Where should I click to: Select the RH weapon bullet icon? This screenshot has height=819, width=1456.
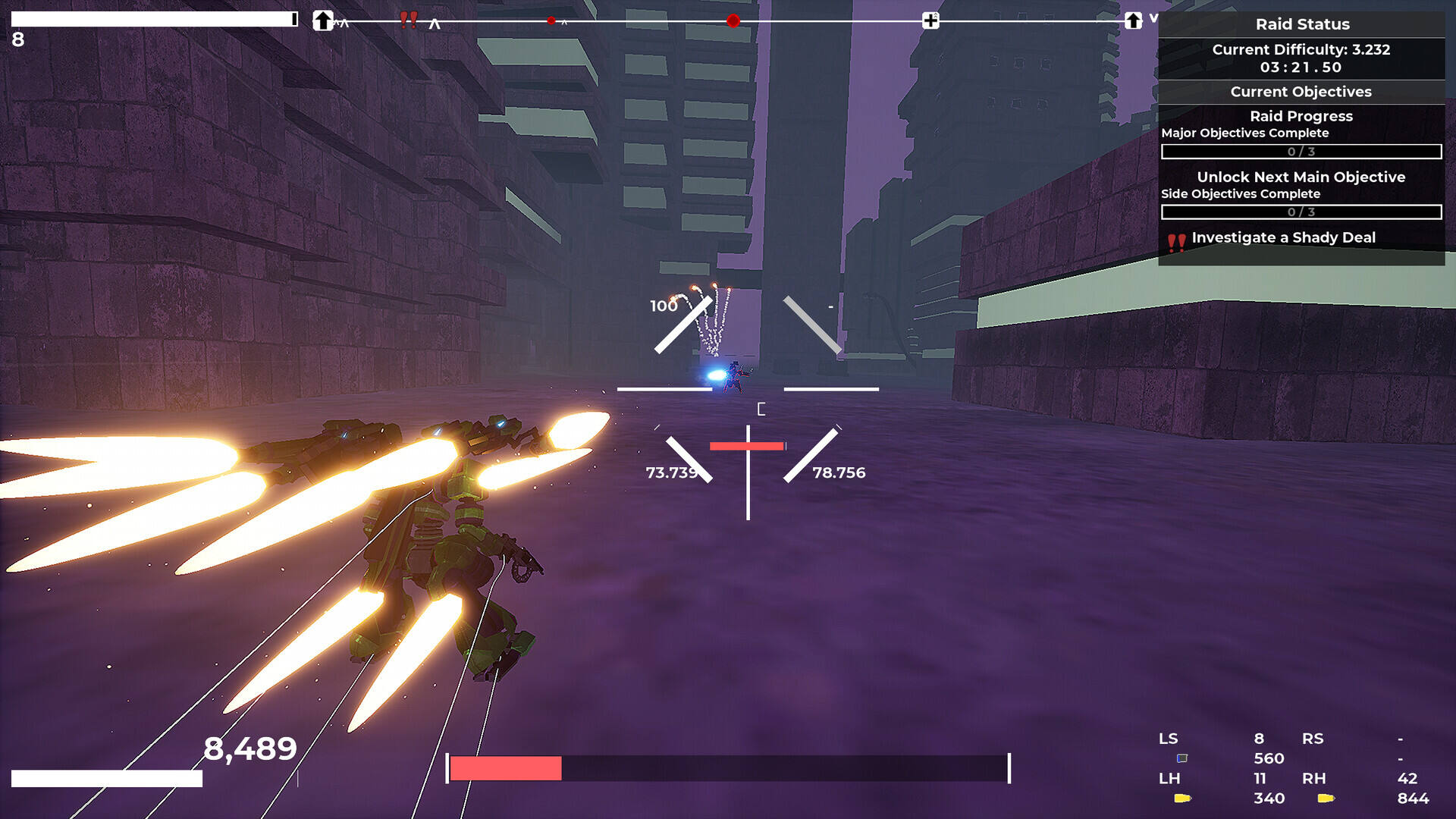coord(1326,798)
